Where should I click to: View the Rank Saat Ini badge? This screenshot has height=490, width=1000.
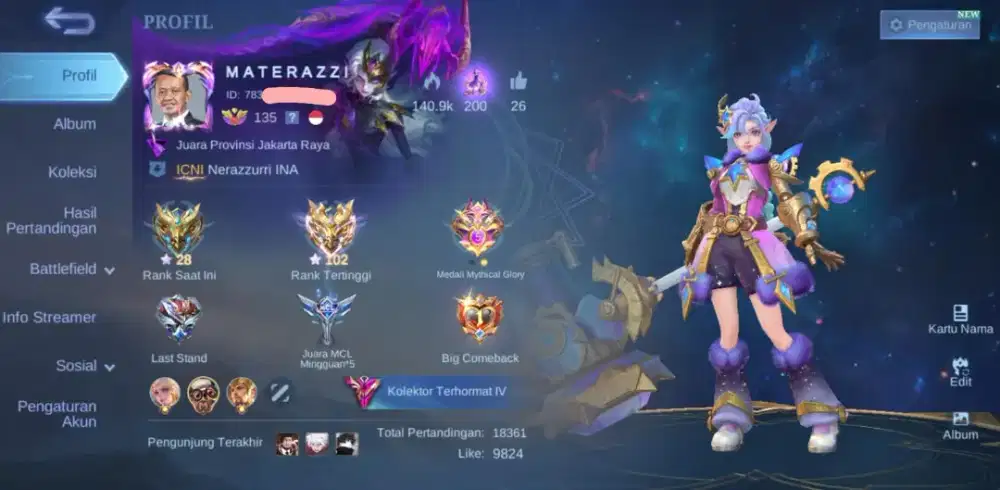(x=178, y=232)
